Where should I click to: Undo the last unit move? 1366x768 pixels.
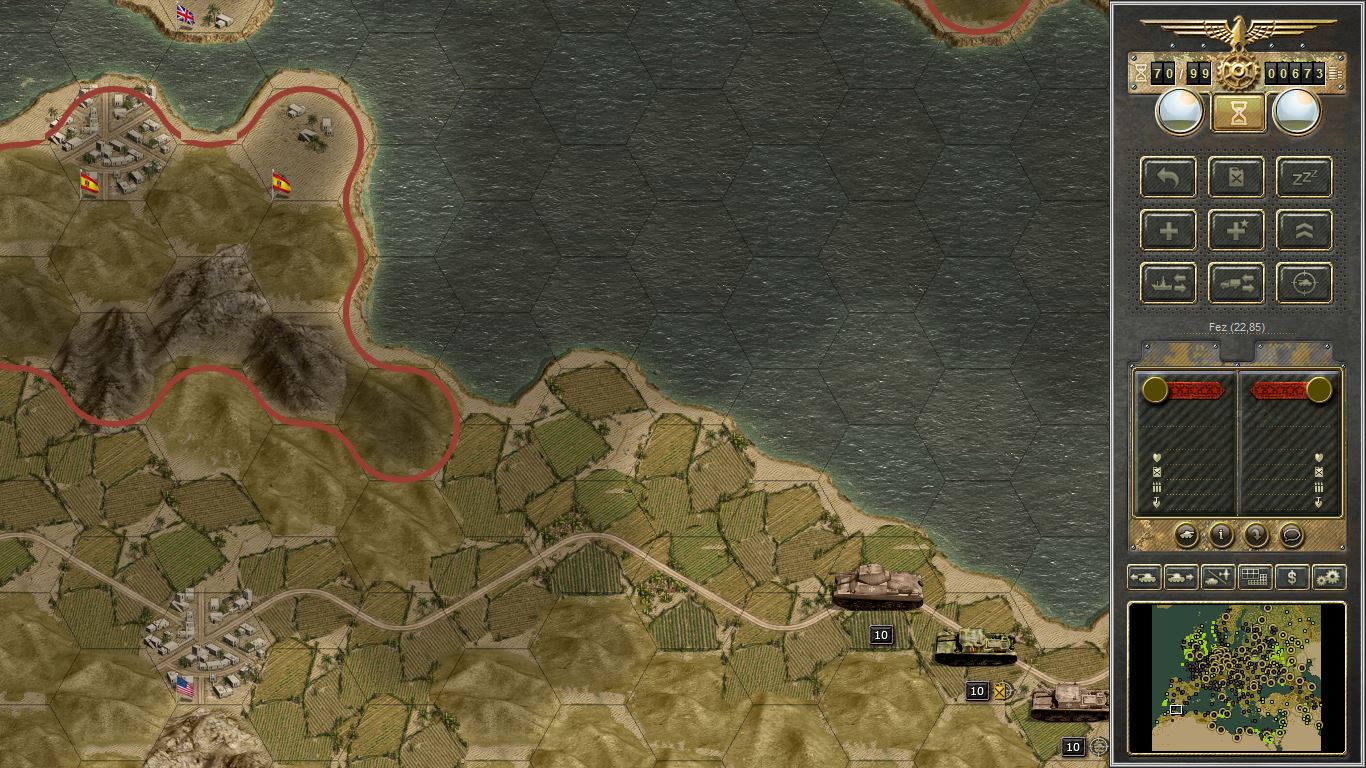(1168, 177)
